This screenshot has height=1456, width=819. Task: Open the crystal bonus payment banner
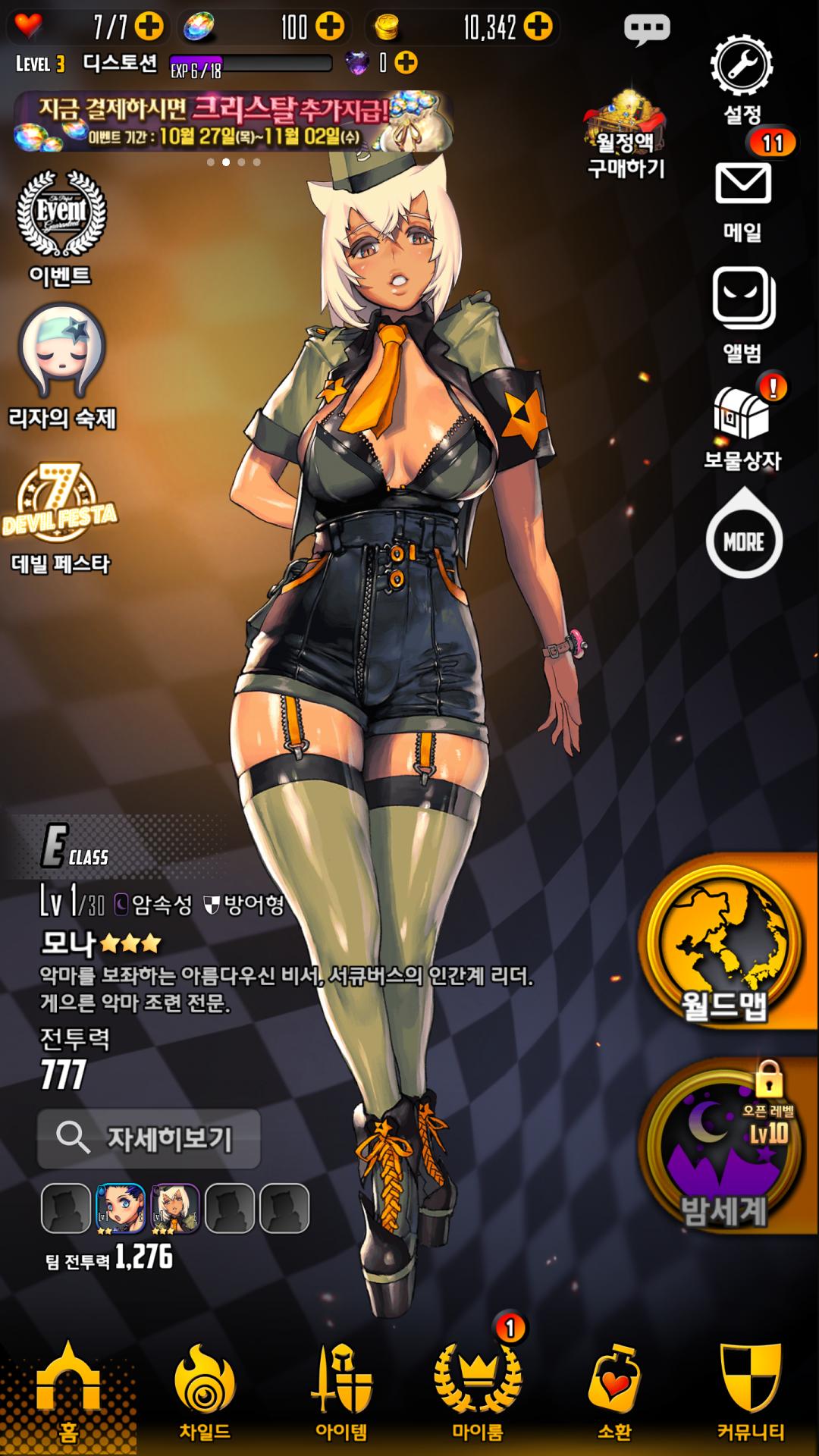click(234, 121)
